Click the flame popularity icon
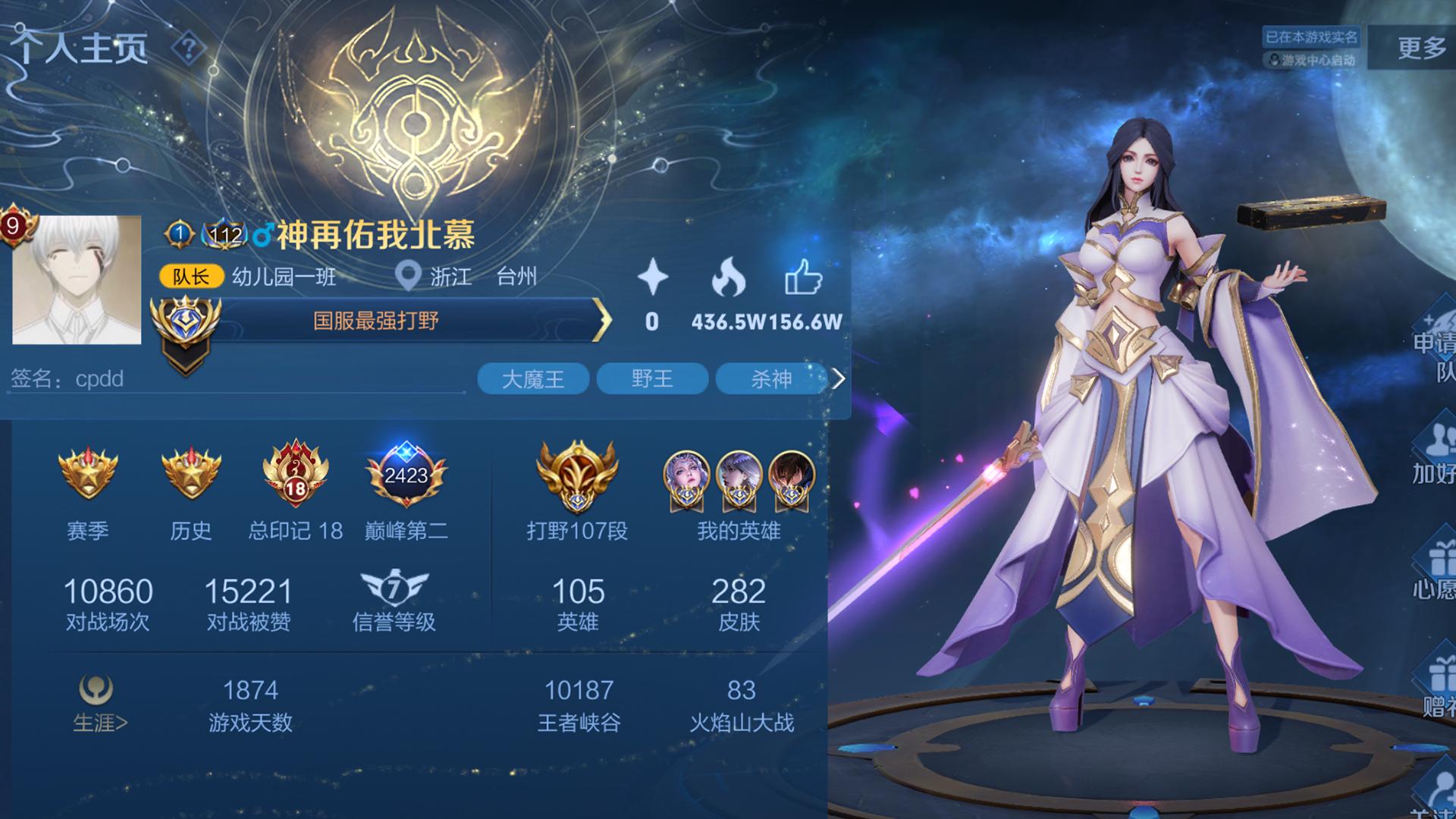 click(x=728, y=278)
